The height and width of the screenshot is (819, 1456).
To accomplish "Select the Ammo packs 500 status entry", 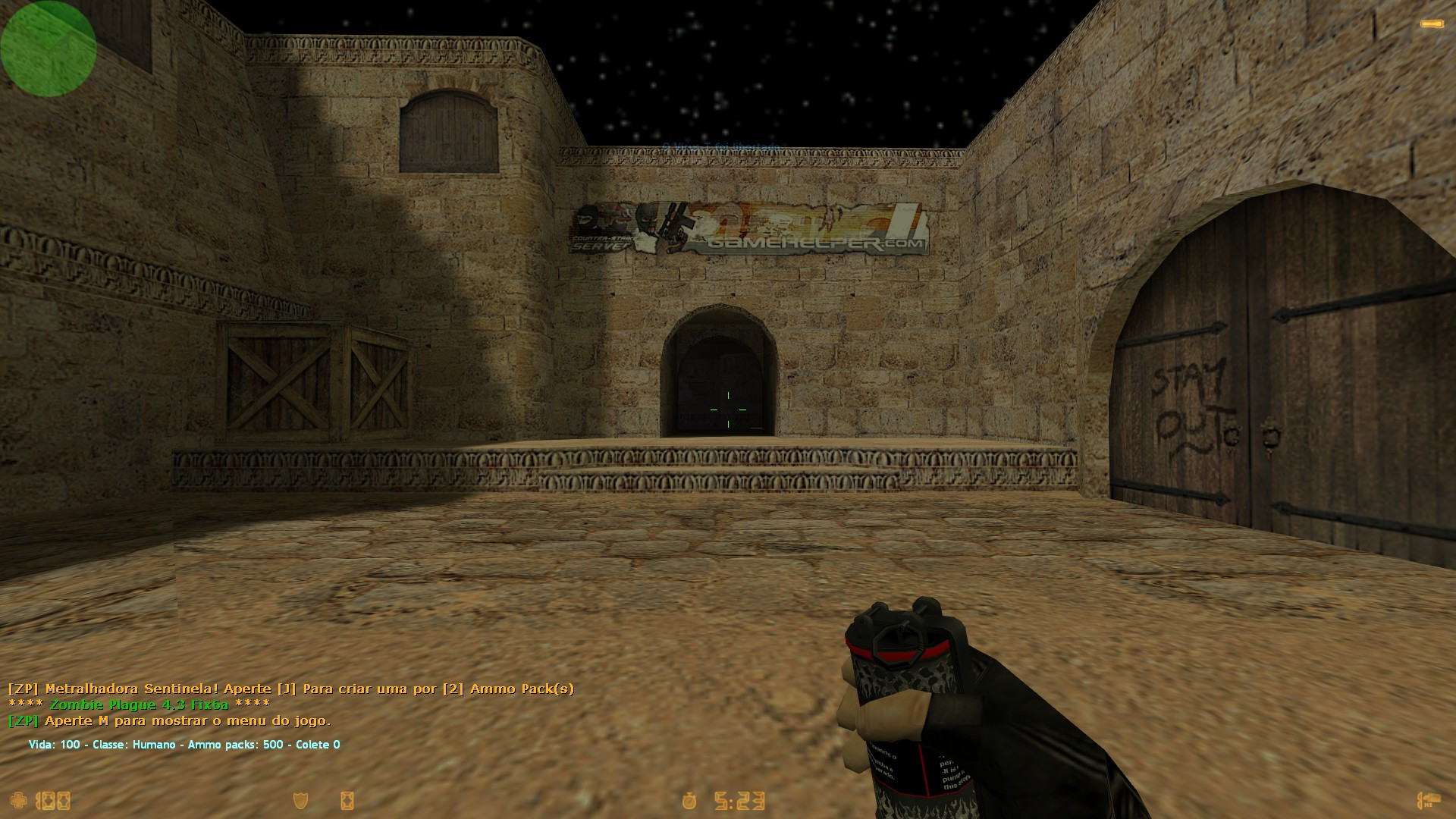I will pos(235,745).
